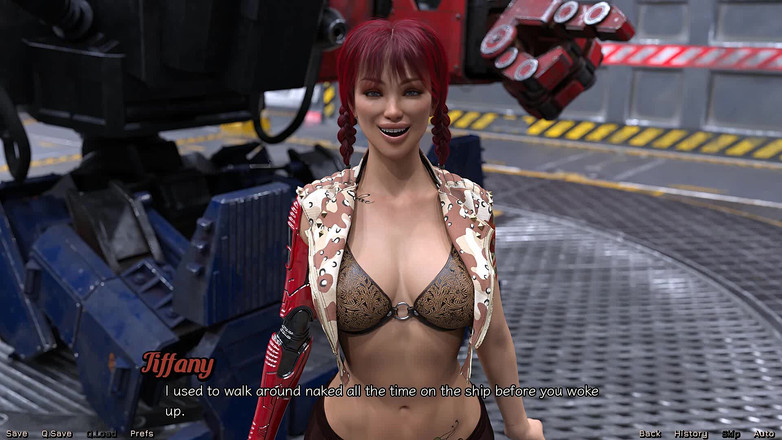The width and height of the screenshot is (782, 440).
Task: Open the Prefs settings
Action: click(142, 433)
